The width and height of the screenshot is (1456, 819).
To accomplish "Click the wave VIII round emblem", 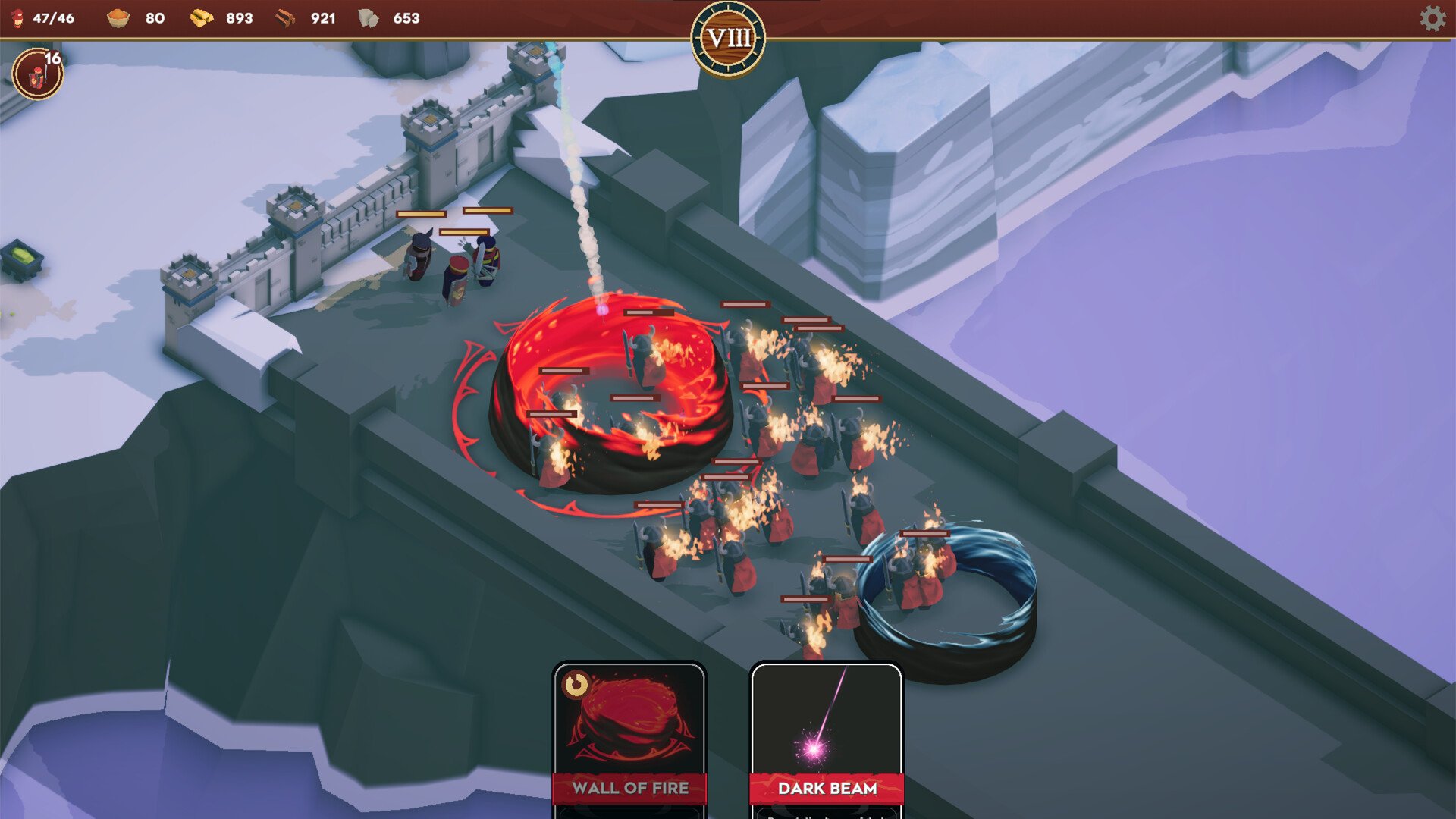I will tap(728, 38).
